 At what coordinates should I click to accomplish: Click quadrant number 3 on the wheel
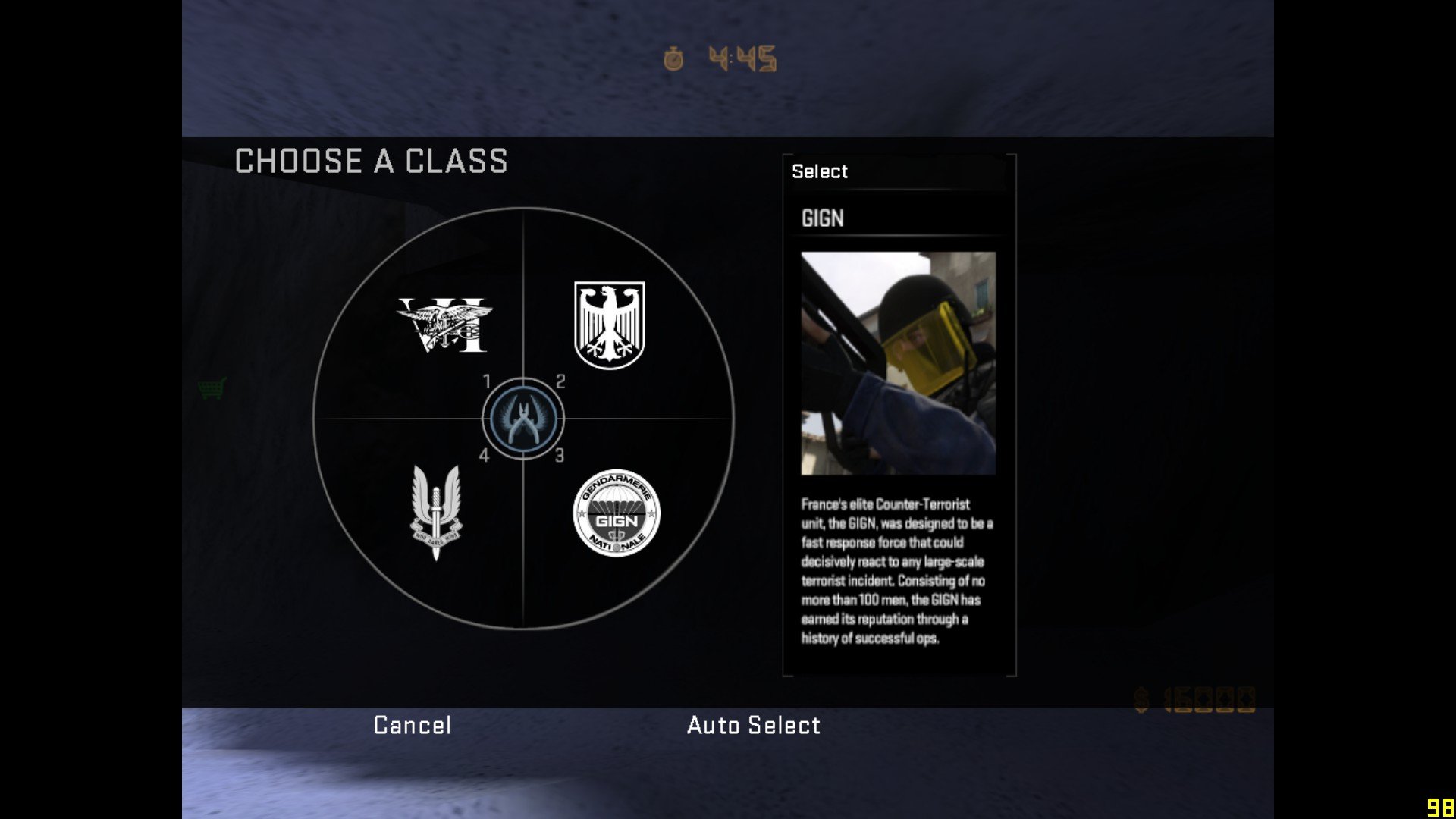561,455
